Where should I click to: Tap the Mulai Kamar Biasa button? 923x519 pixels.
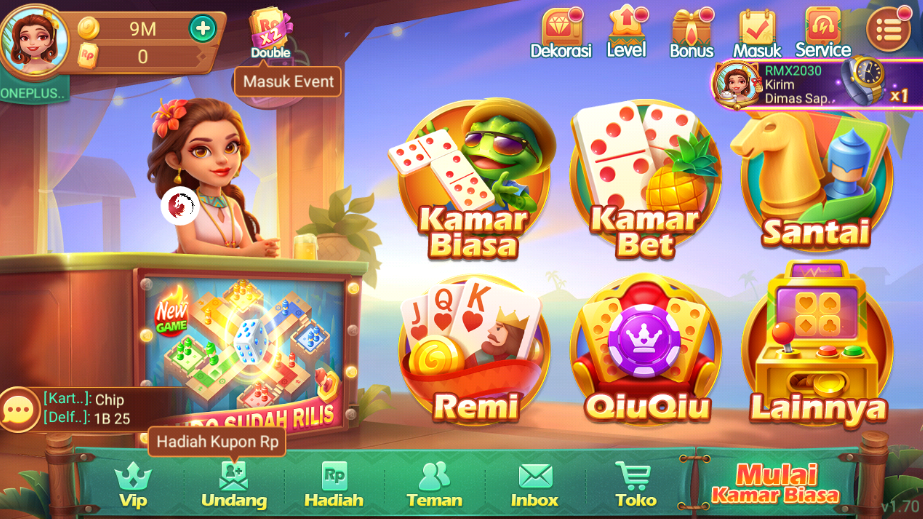pos(776,482)
